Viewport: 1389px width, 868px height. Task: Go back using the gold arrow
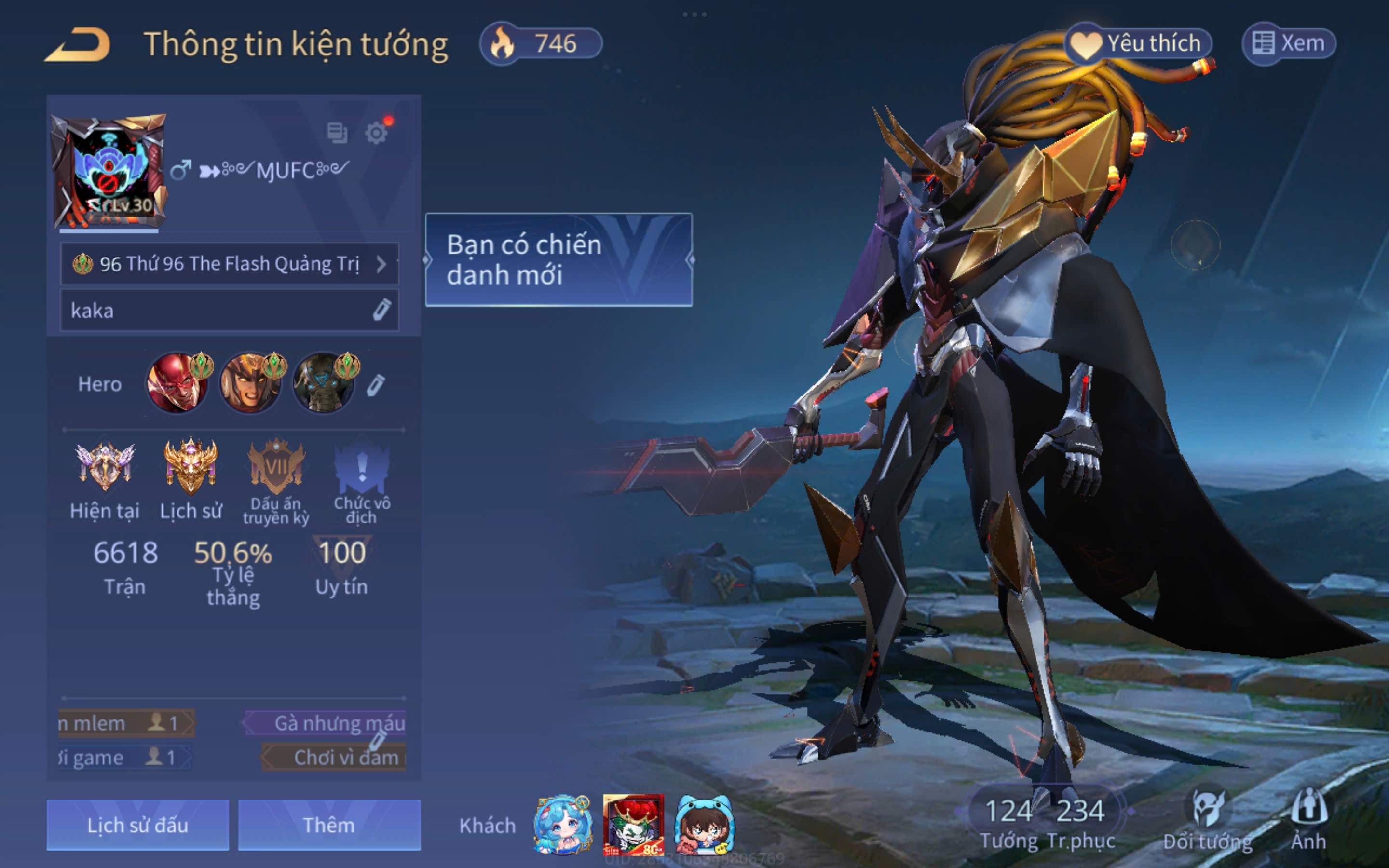click(x=78, y=45)
